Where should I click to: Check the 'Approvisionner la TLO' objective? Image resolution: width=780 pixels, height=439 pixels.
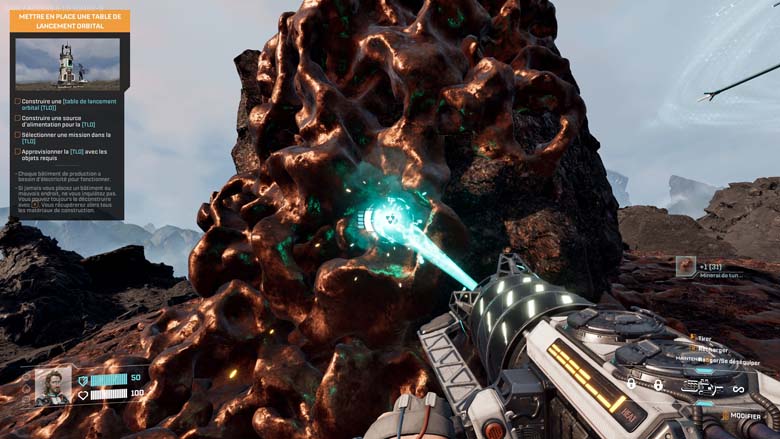[x=18, y=152]
